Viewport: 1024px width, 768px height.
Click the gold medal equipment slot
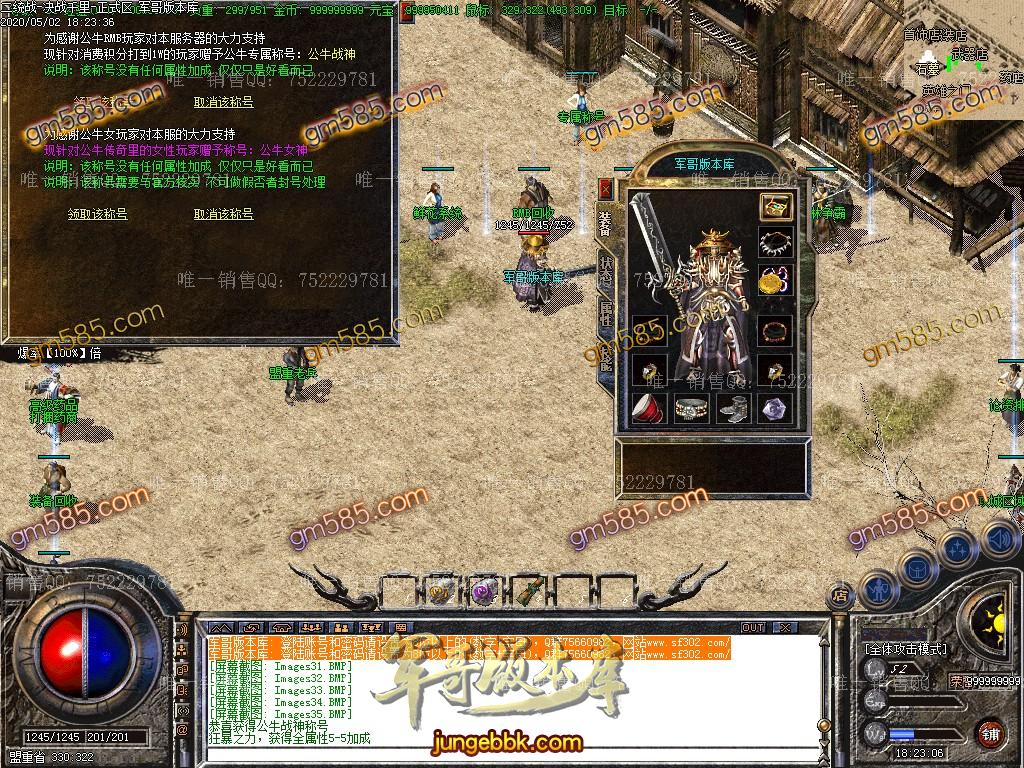coord(775,281)
